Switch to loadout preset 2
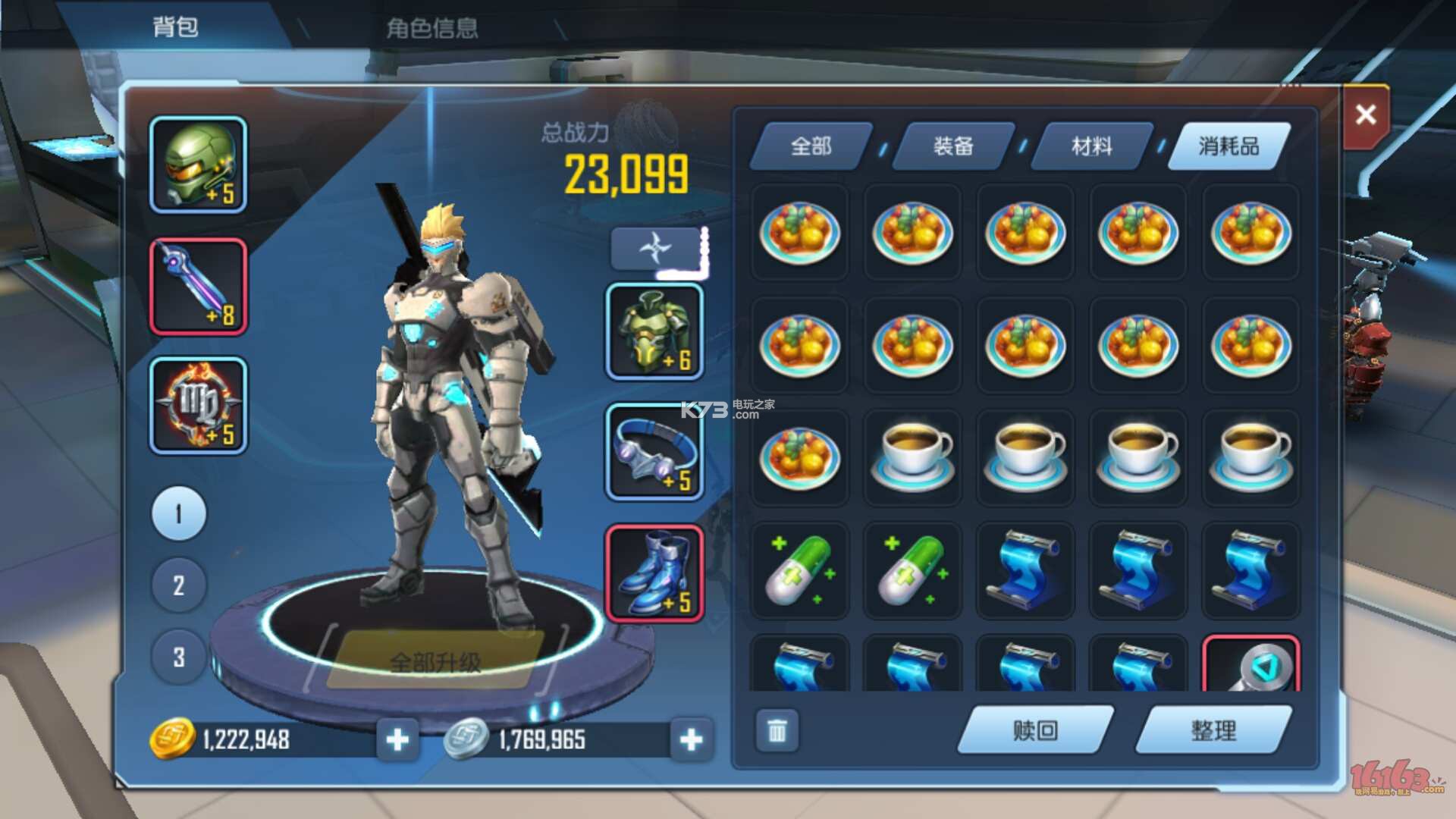This screenshot has height=819, width=1456. point(179,585)
